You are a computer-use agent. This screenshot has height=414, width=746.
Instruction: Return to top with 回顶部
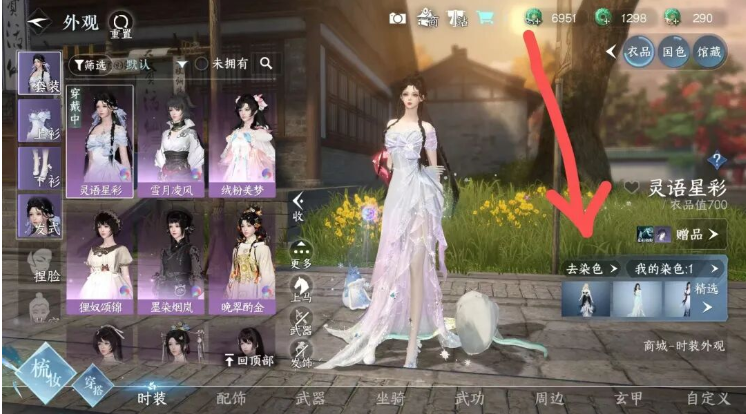[x=248, y=361]
